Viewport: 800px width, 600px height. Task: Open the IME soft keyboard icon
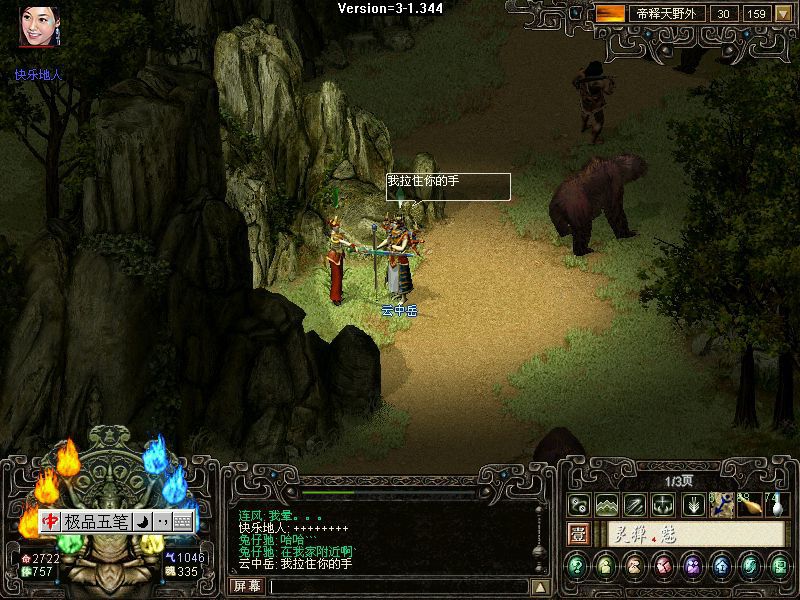(x=182, y=522)
